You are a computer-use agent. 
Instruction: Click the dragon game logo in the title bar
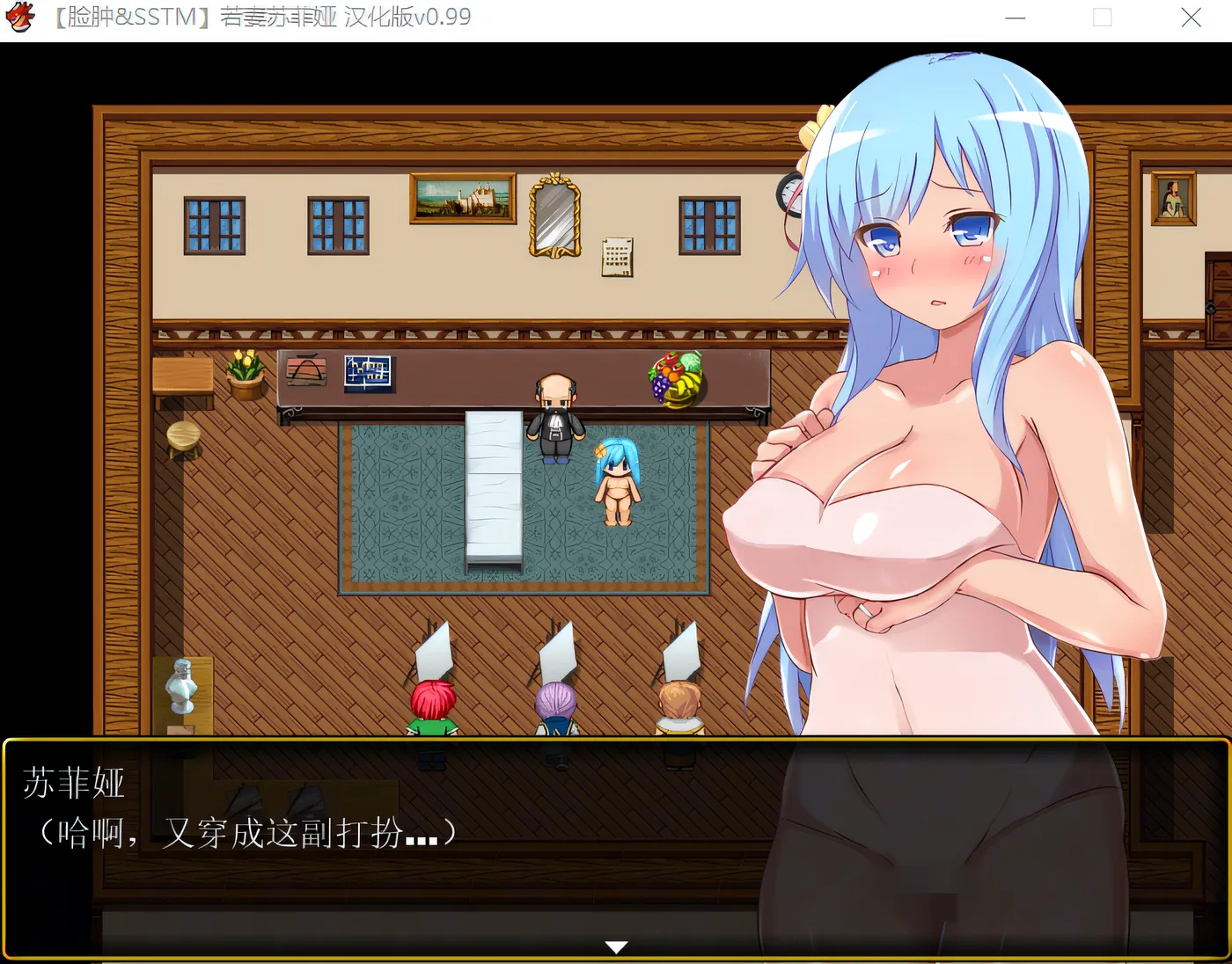(x=20, y=18)
